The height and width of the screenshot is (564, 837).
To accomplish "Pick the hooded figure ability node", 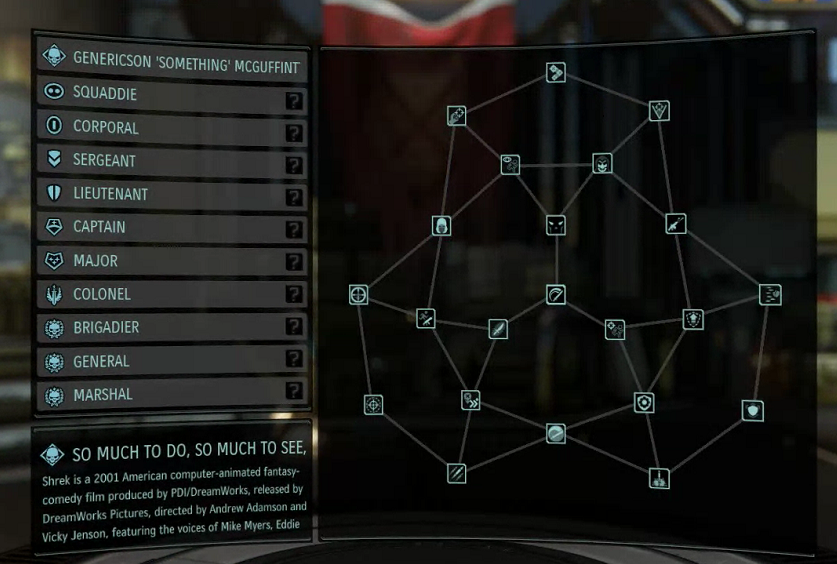I will [441, 225].
